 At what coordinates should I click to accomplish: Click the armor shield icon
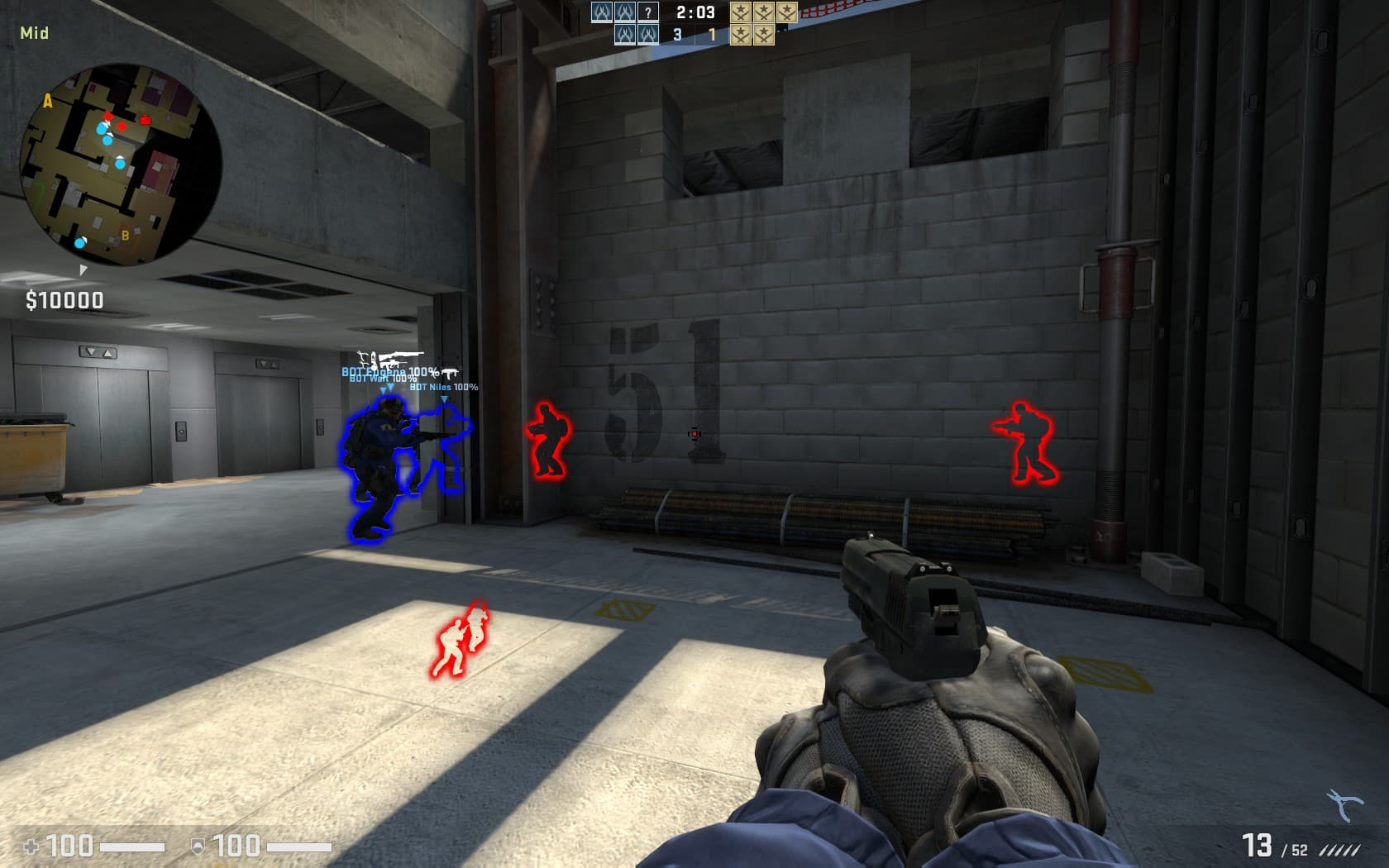click(196, 847)
